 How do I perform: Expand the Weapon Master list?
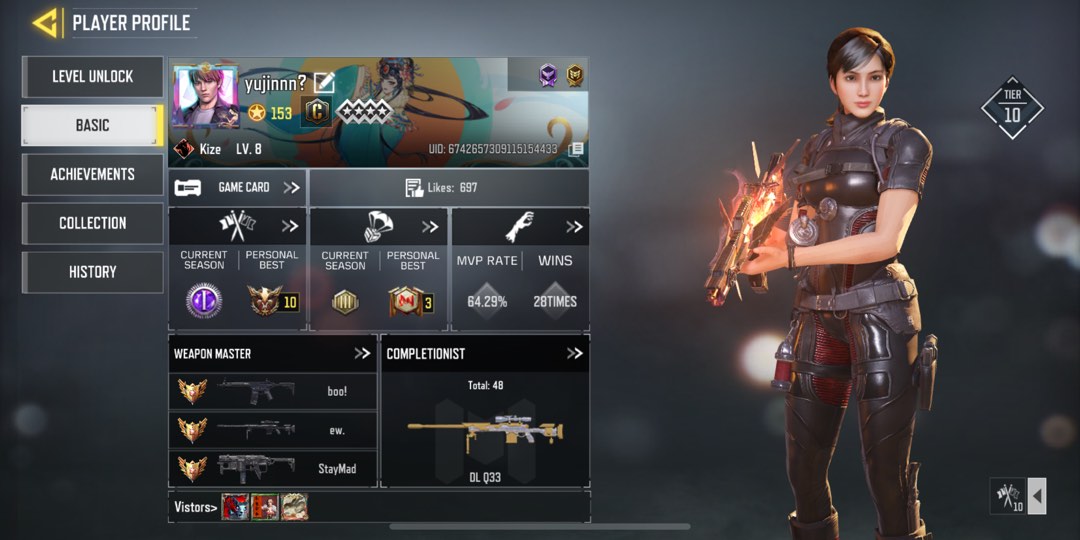(362, 353)
